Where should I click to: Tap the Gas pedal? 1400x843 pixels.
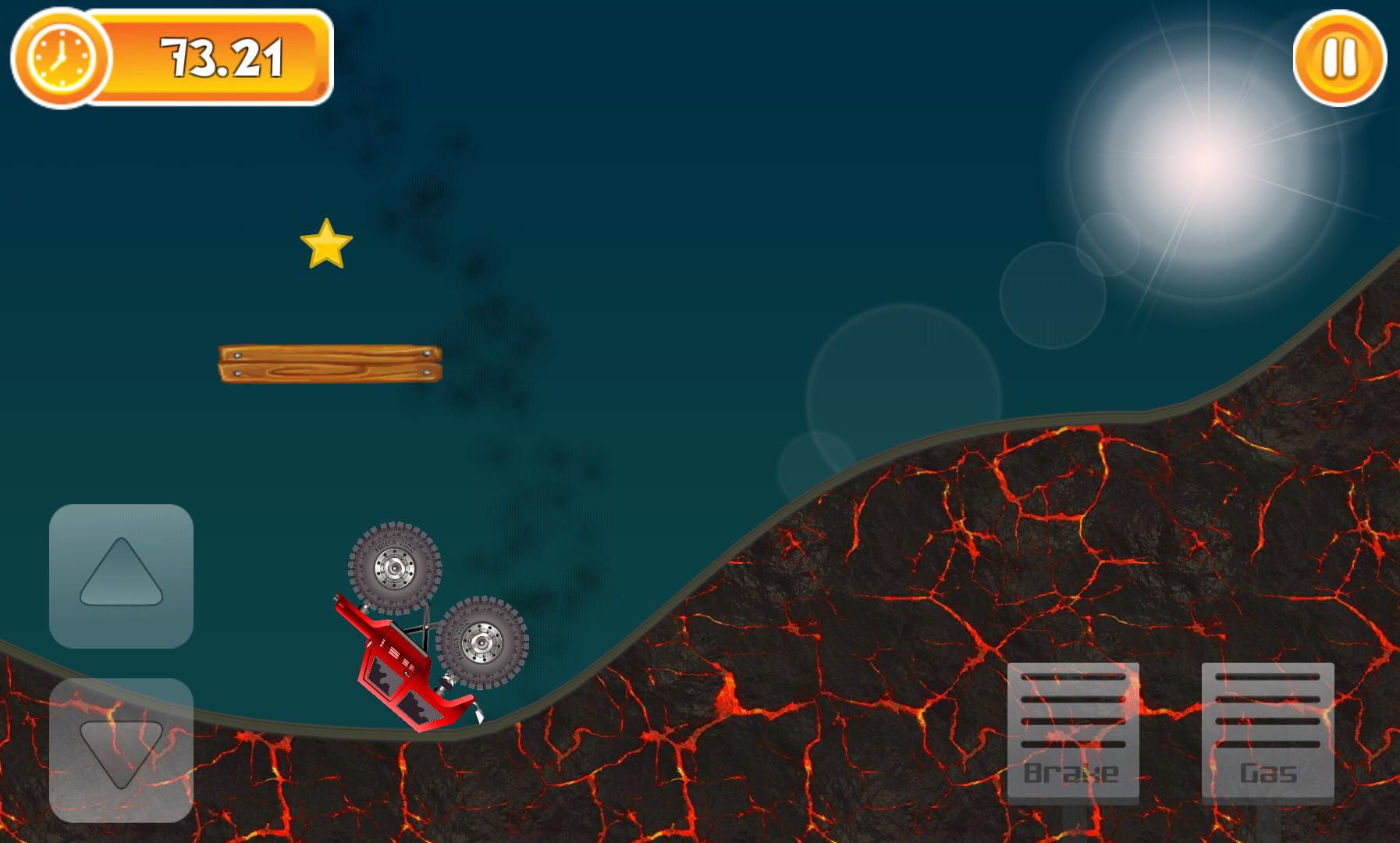(x=1267, y=732)
